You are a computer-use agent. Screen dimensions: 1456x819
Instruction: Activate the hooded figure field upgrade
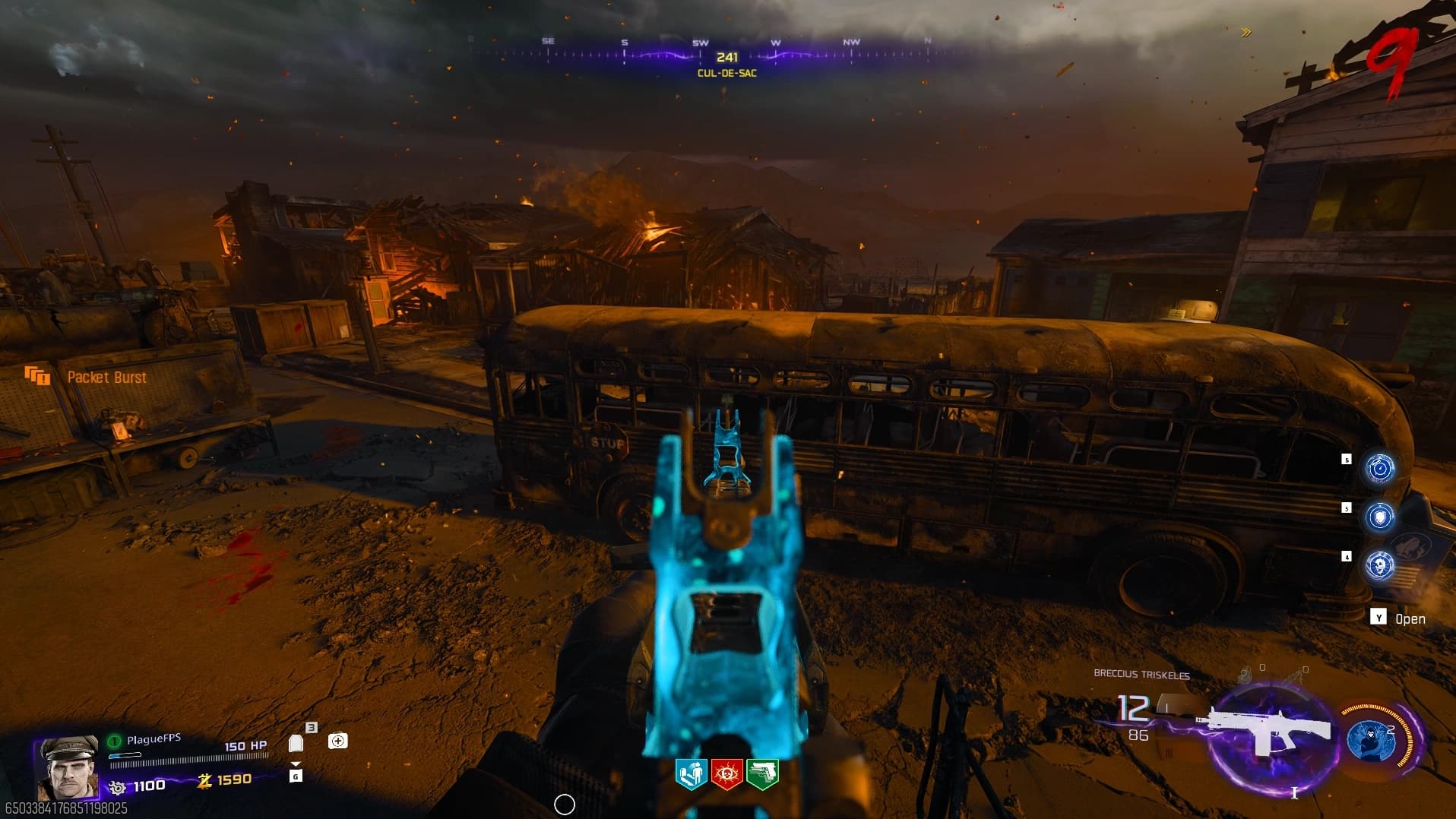click(1372, 740)
